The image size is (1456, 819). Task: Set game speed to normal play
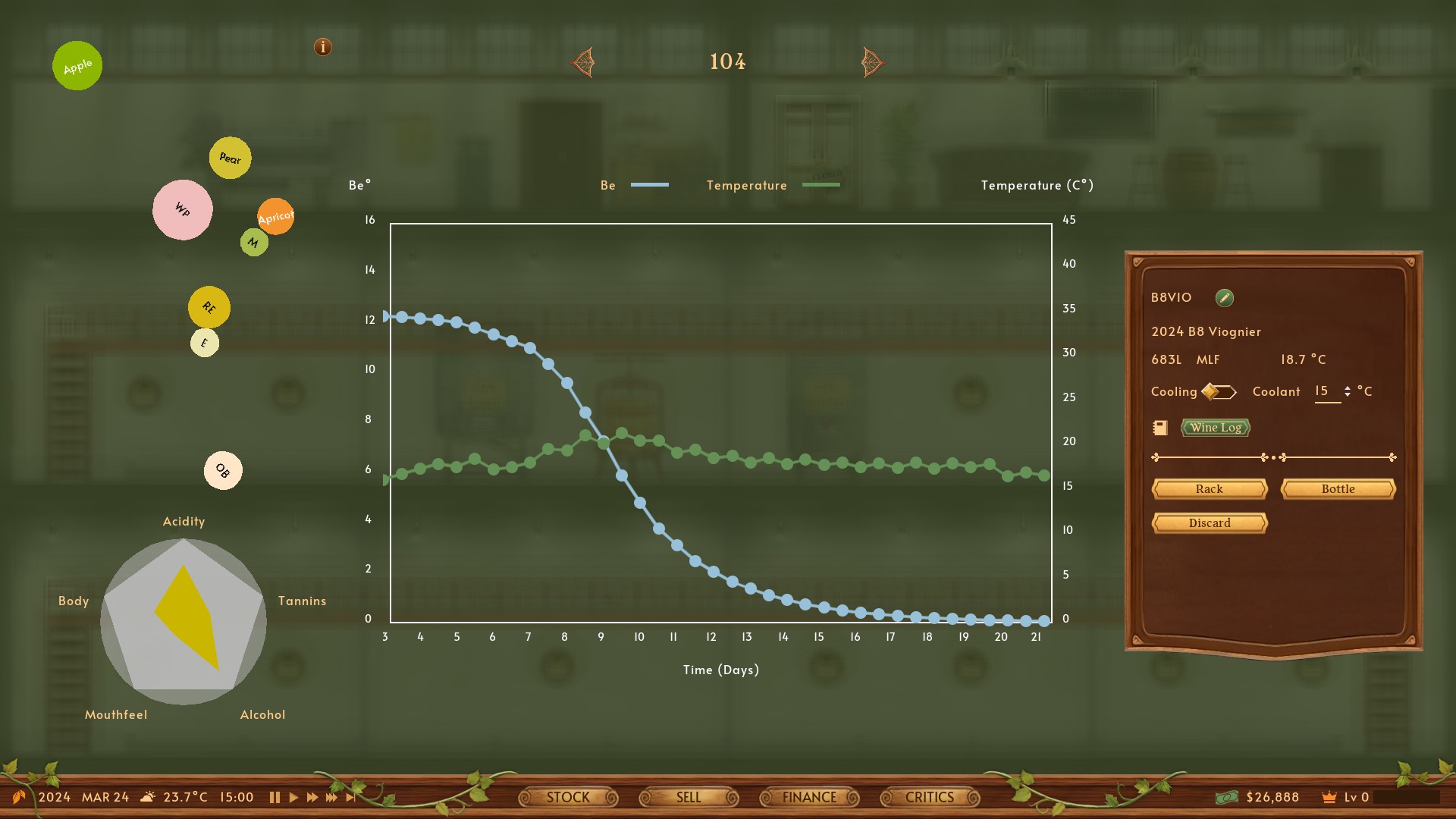[293, 797]
